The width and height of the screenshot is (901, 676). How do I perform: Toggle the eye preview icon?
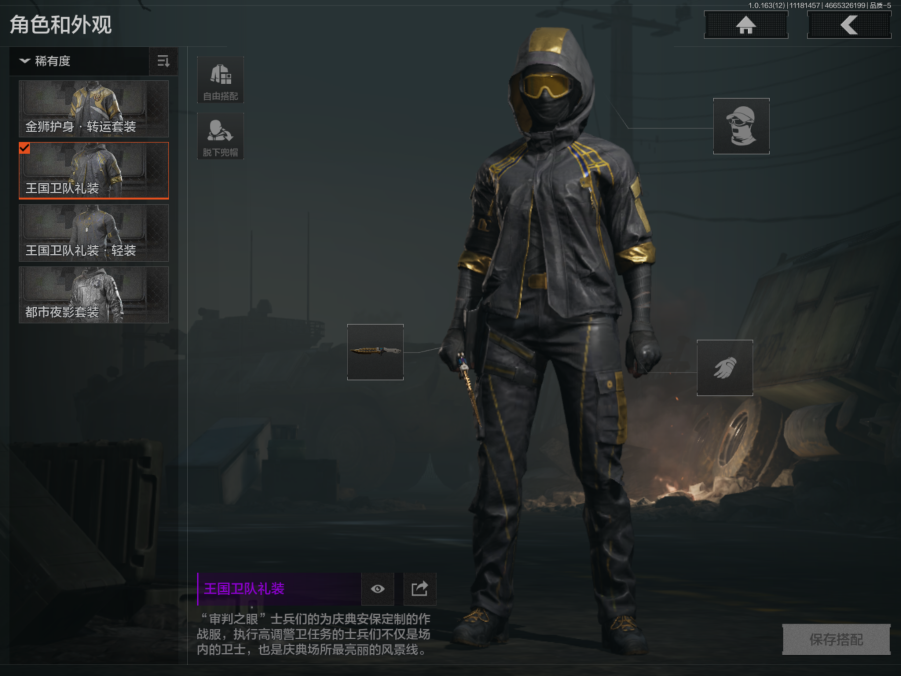[x=378, y=589]
